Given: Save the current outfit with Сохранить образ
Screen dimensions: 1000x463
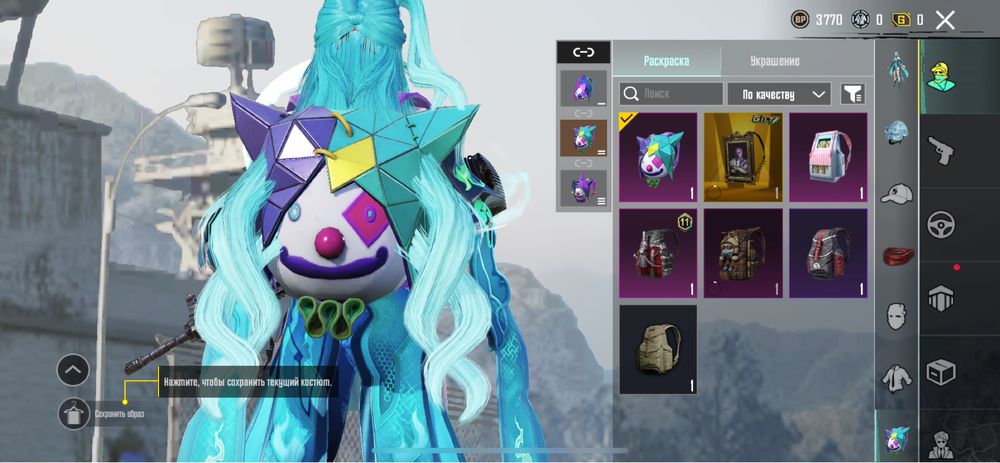Looking at the screenshot, I should coord(75,412).
